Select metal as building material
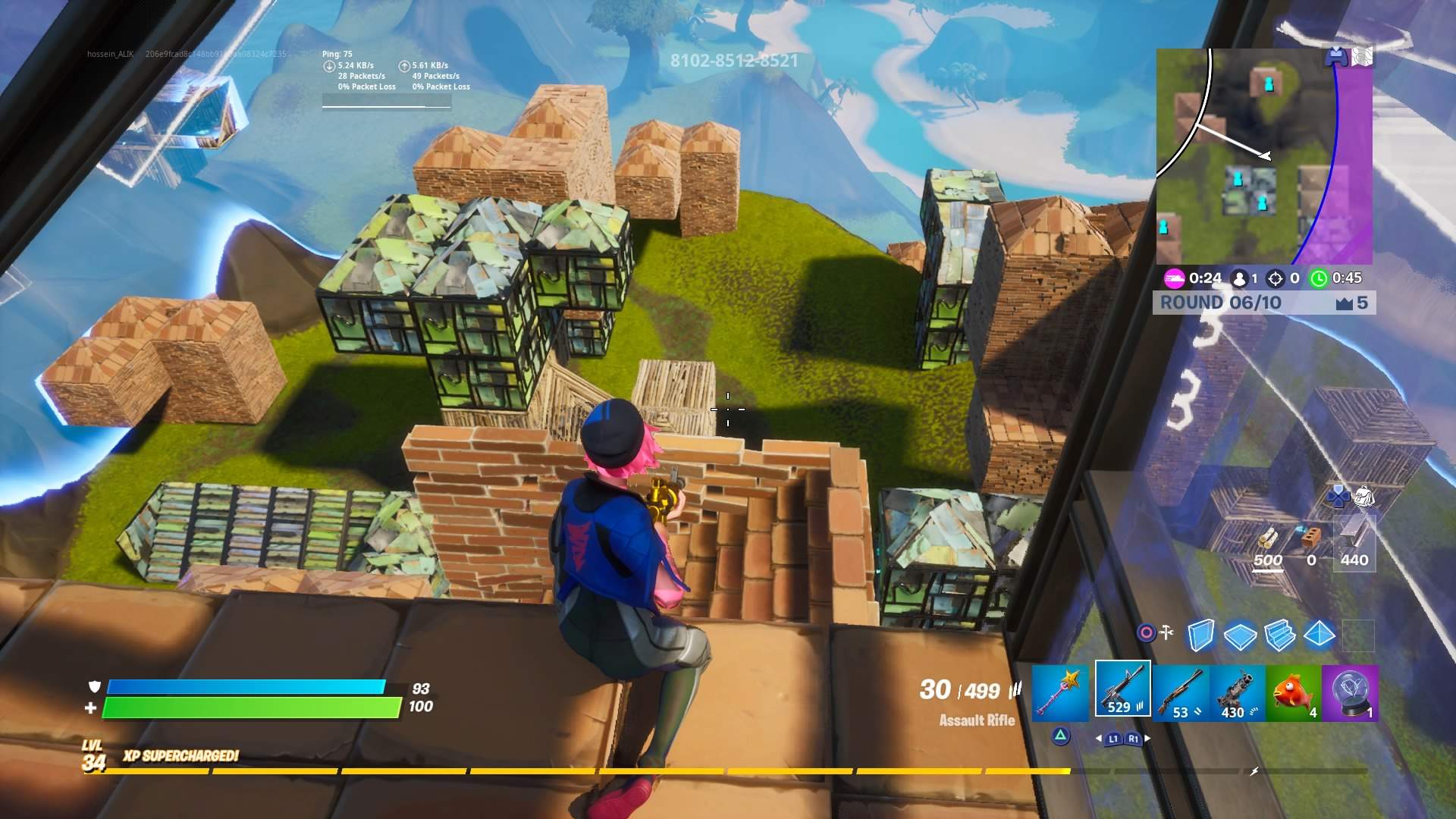The height and width of the screenshot is (819, 1456). click(x=1354, y=540)
